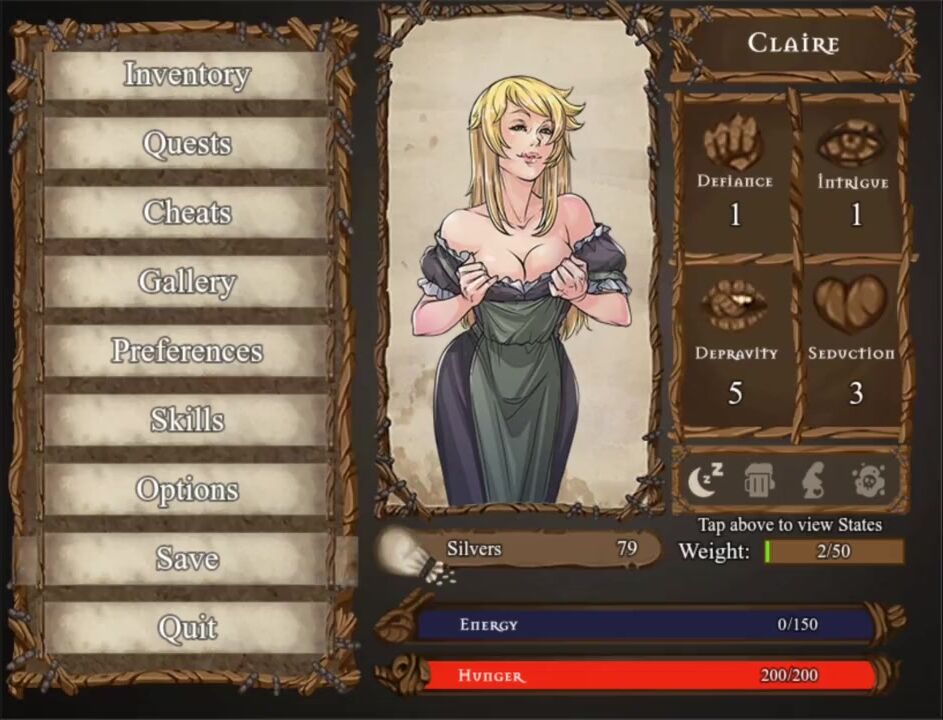View the pregnant silhouette state icon
Image resolution: width=943 pixels, height=720 pixels.
[x=813, y=482]
